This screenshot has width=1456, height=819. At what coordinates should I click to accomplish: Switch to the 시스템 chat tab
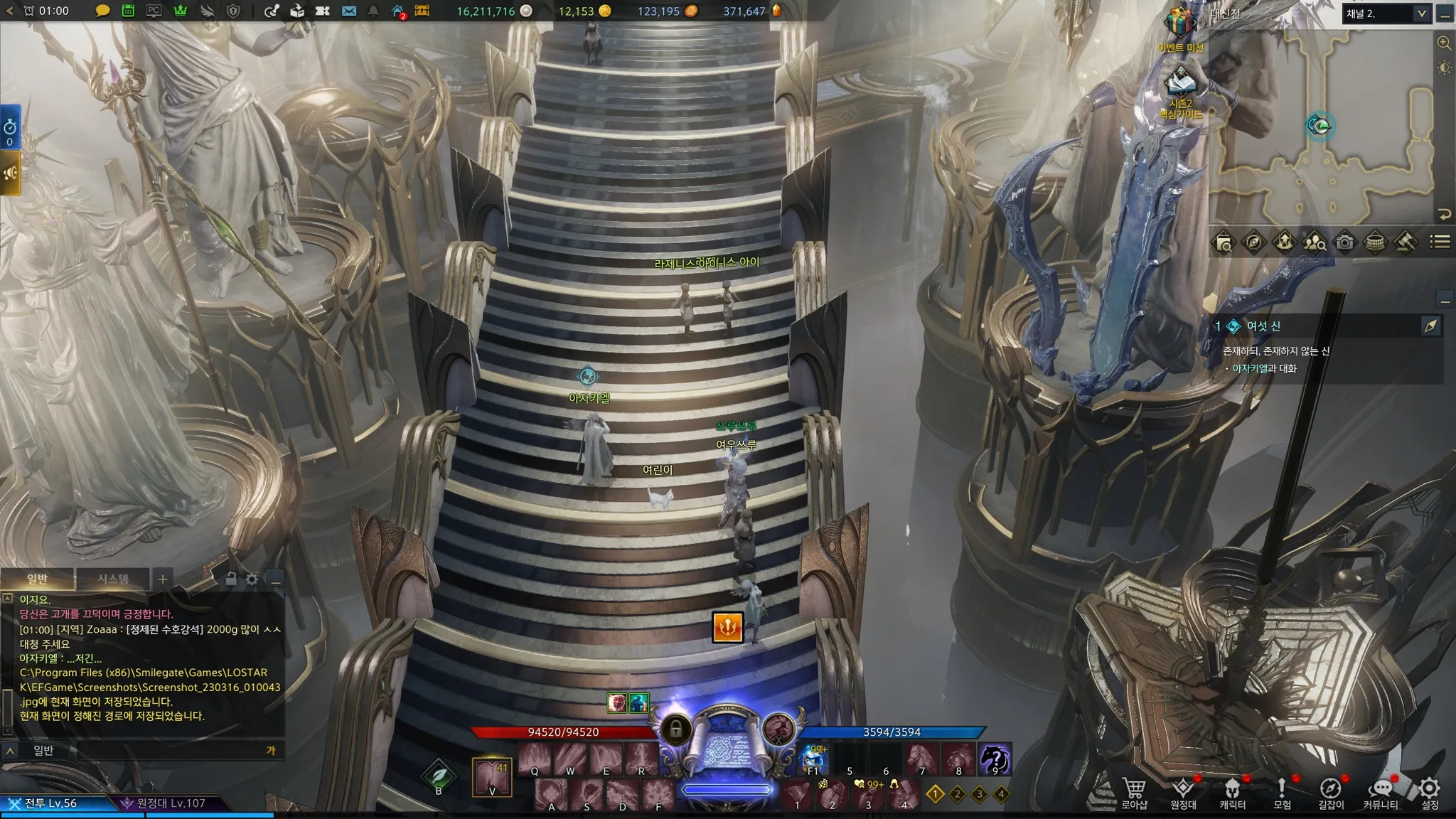113,579
